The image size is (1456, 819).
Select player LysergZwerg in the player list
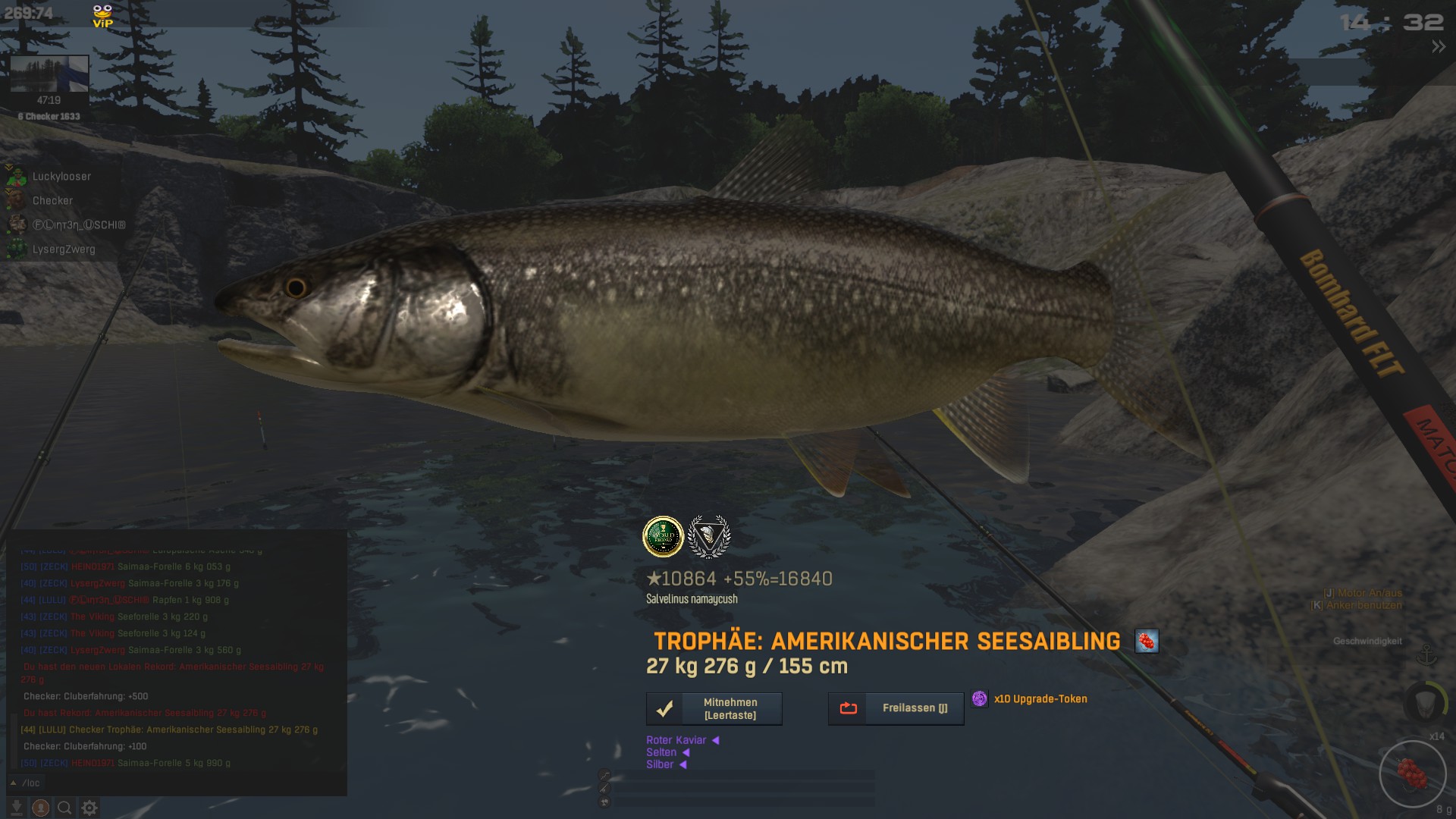[63, 249]
